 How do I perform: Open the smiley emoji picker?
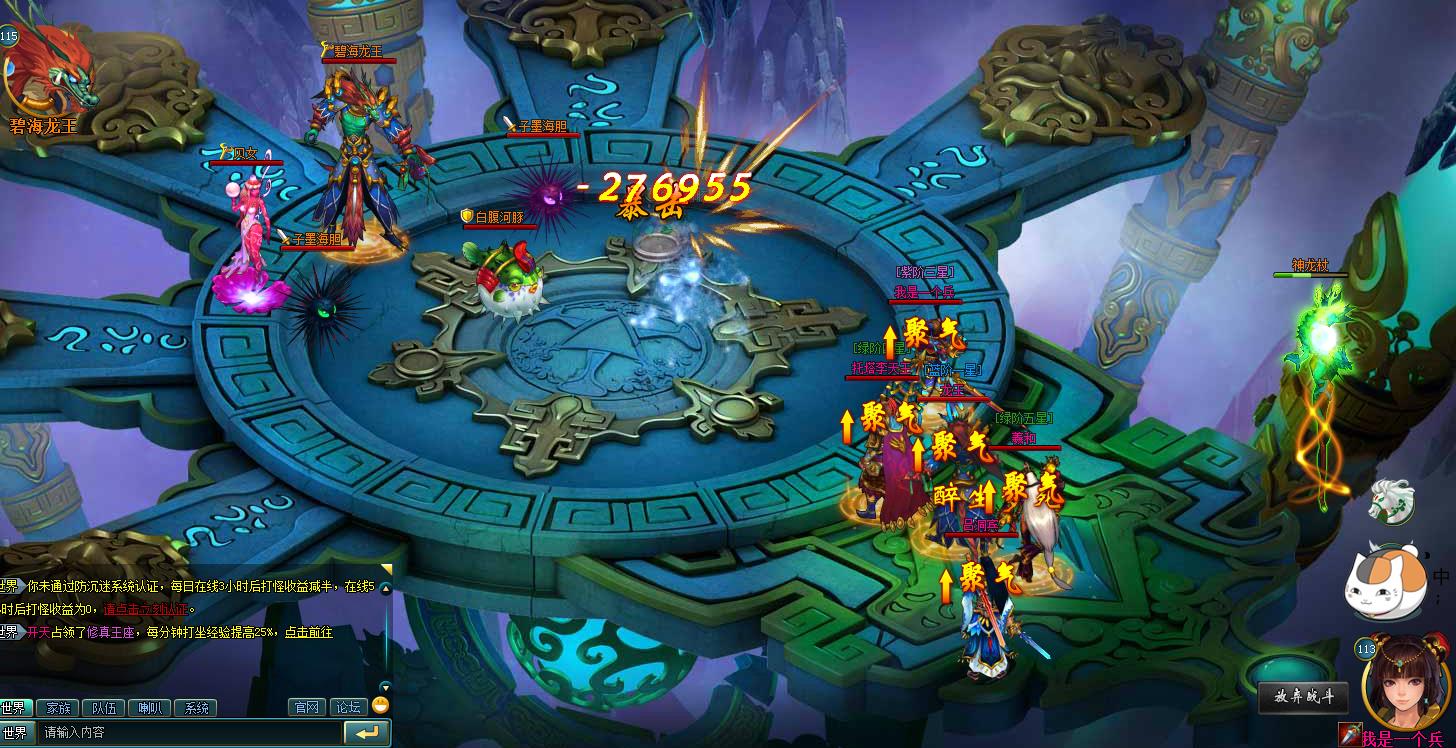tap(380, 706)
